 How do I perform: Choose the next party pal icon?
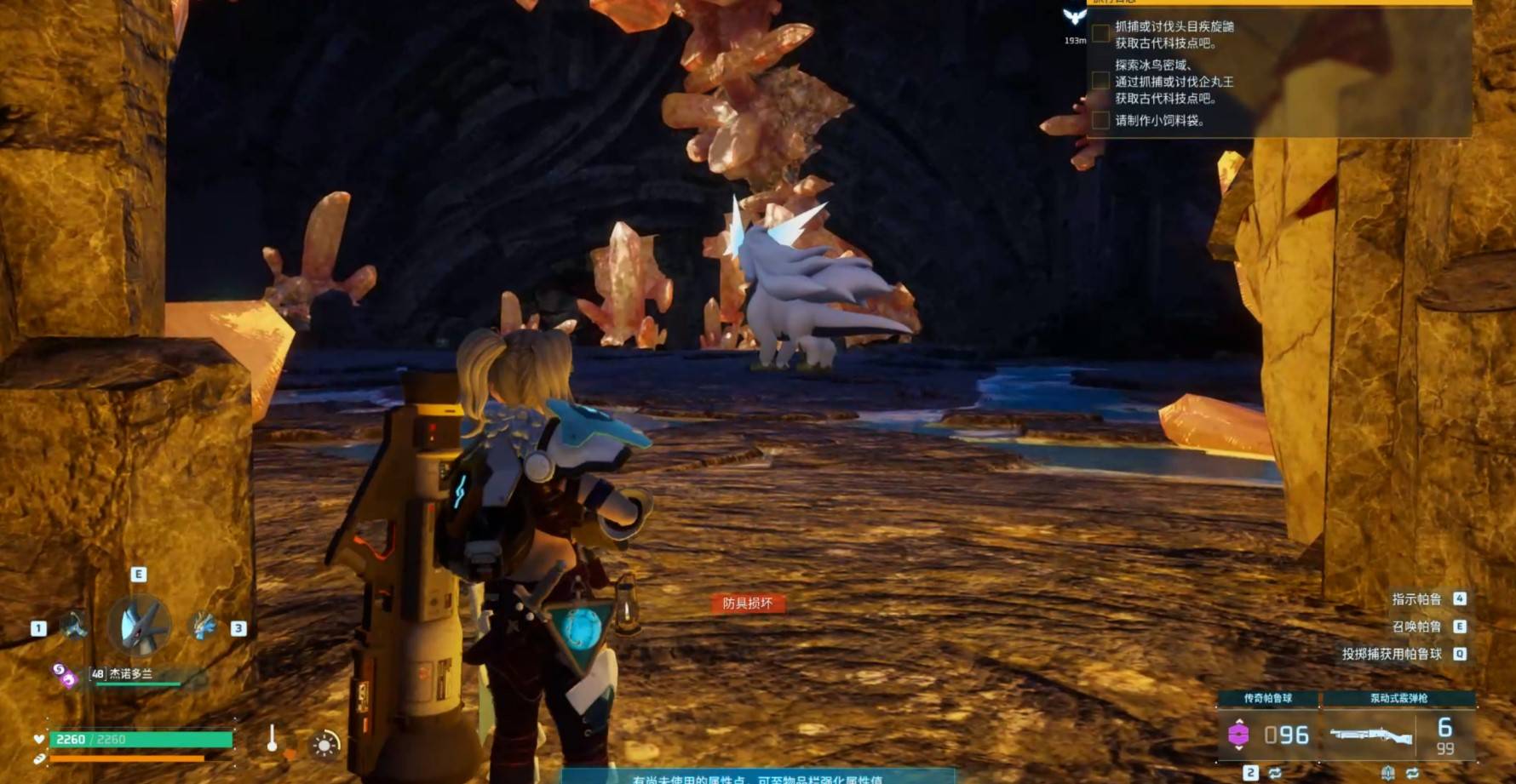(x=203, y=626)
